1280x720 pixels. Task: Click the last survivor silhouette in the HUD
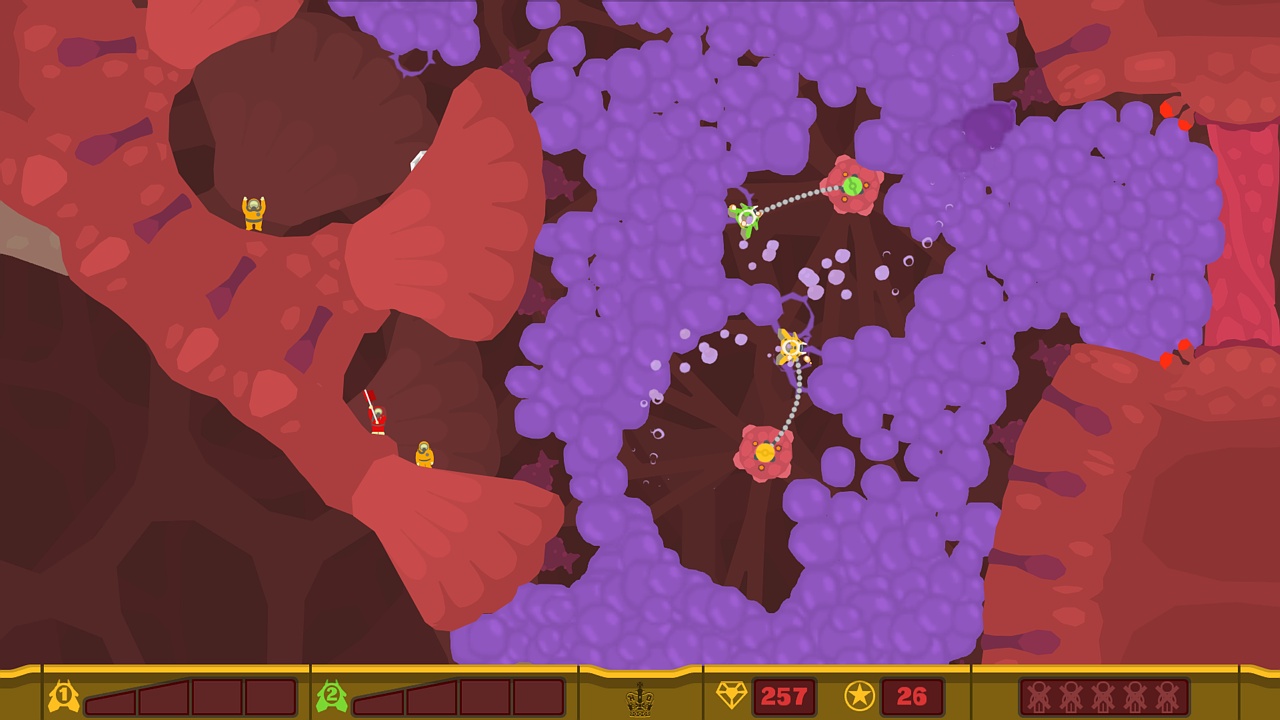click(1167, 696)
